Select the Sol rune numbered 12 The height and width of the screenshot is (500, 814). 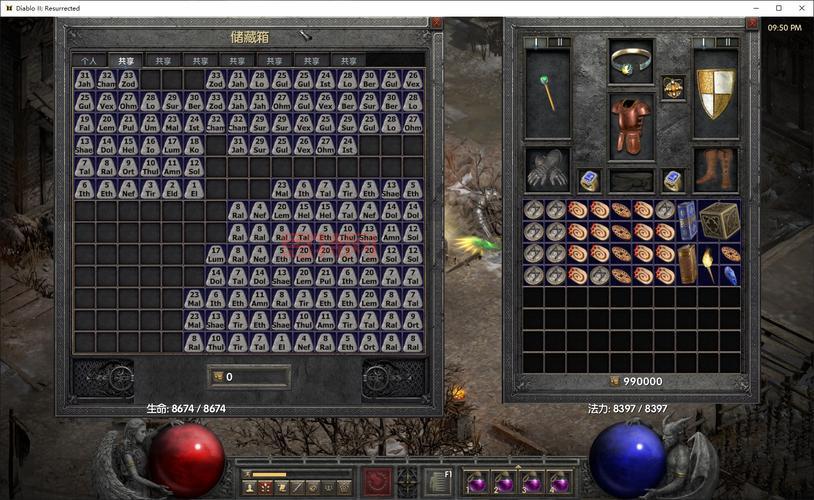(194, 167)
